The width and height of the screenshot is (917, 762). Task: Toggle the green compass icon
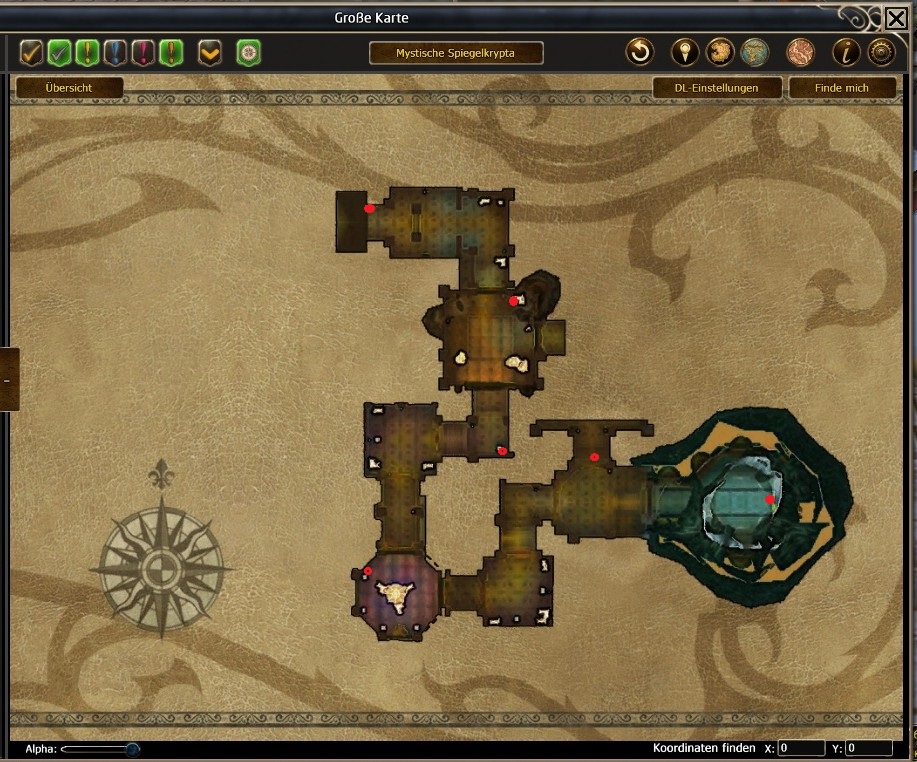pyautogui.click(x=248, y=52)
